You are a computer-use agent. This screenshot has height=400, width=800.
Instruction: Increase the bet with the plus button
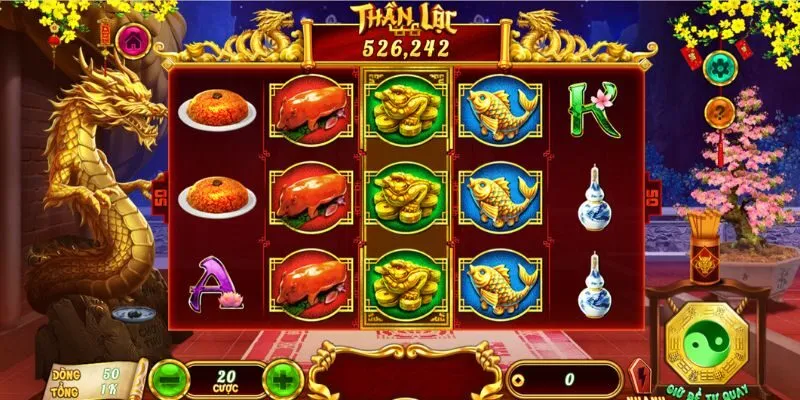(284, 379)
